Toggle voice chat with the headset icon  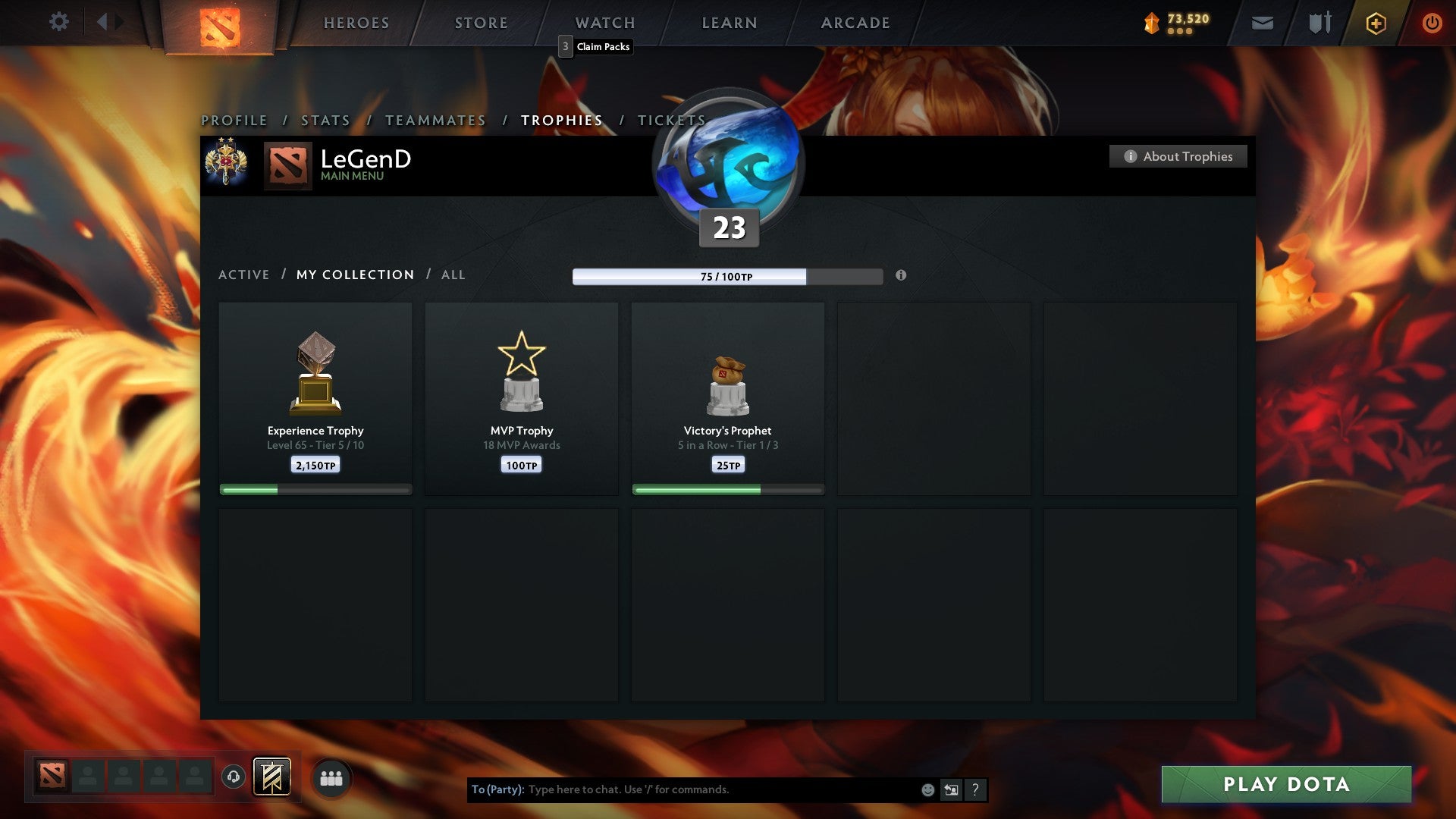[x=233, y=777]
